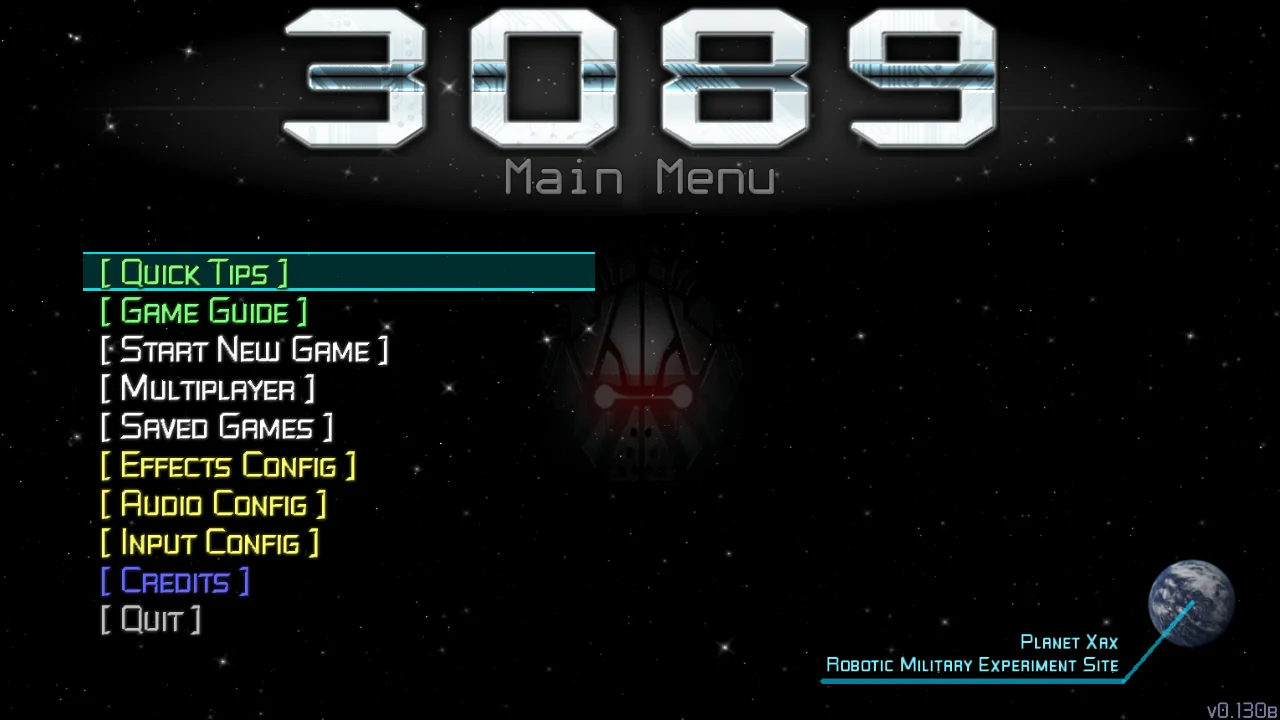The width and height of the screenshot is (1280, 720).
Task: Select Quit to exit the game
Action: point(150,619)
